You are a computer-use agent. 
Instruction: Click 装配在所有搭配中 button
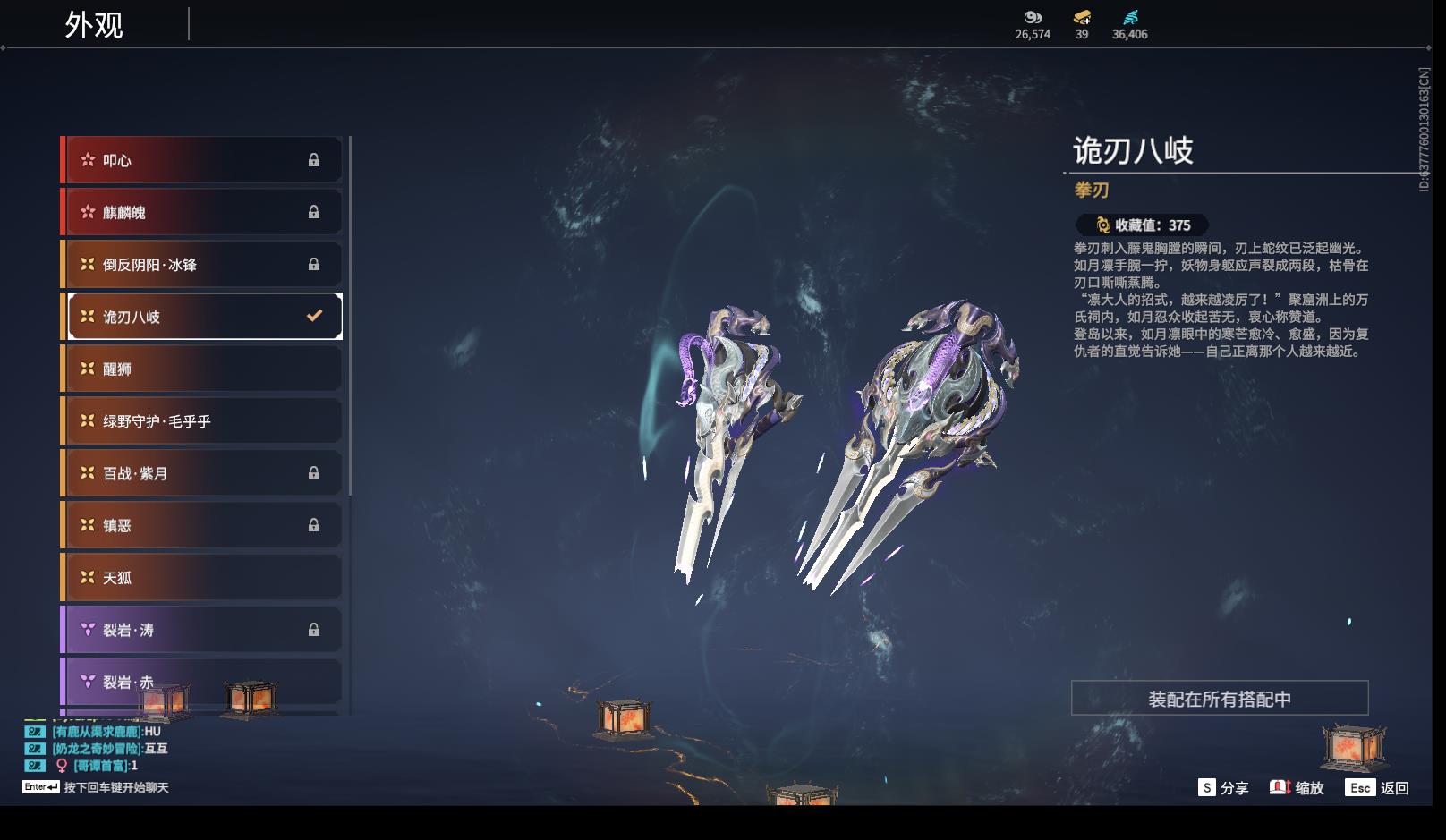(1219, 699)
